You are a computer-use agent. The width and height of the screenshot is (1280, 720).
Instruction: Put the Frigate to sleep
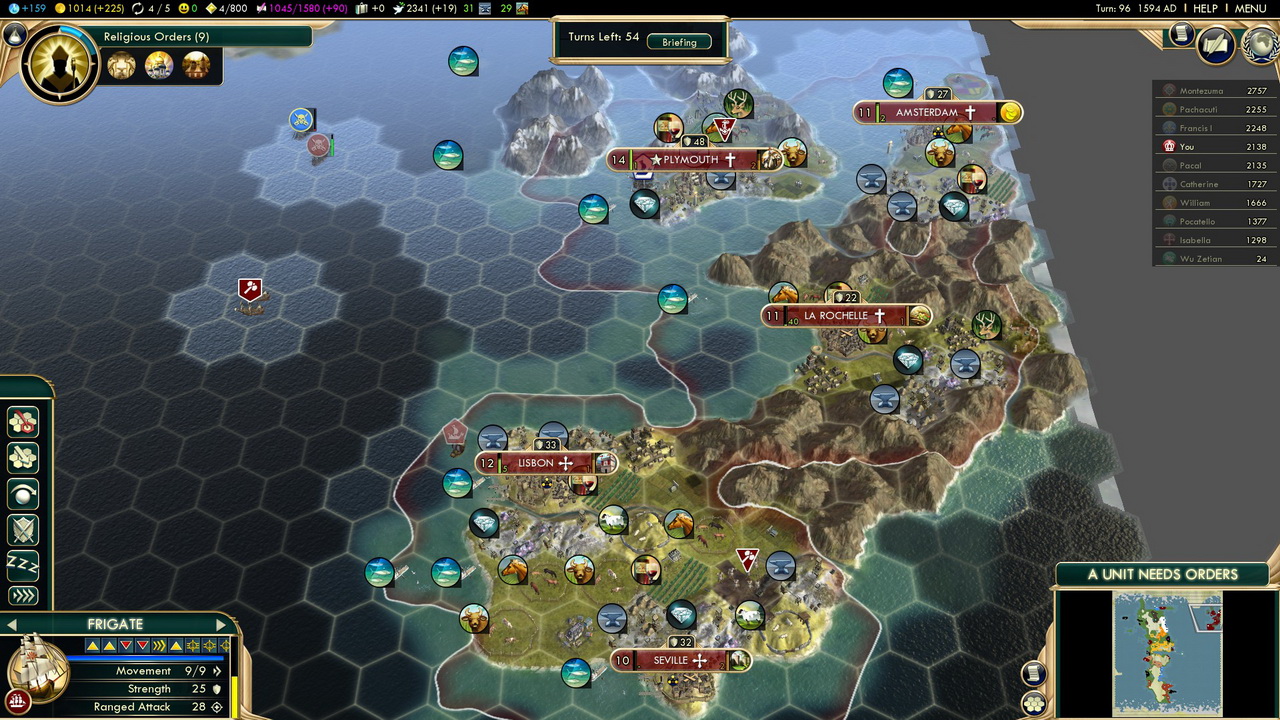click(22, 564)
